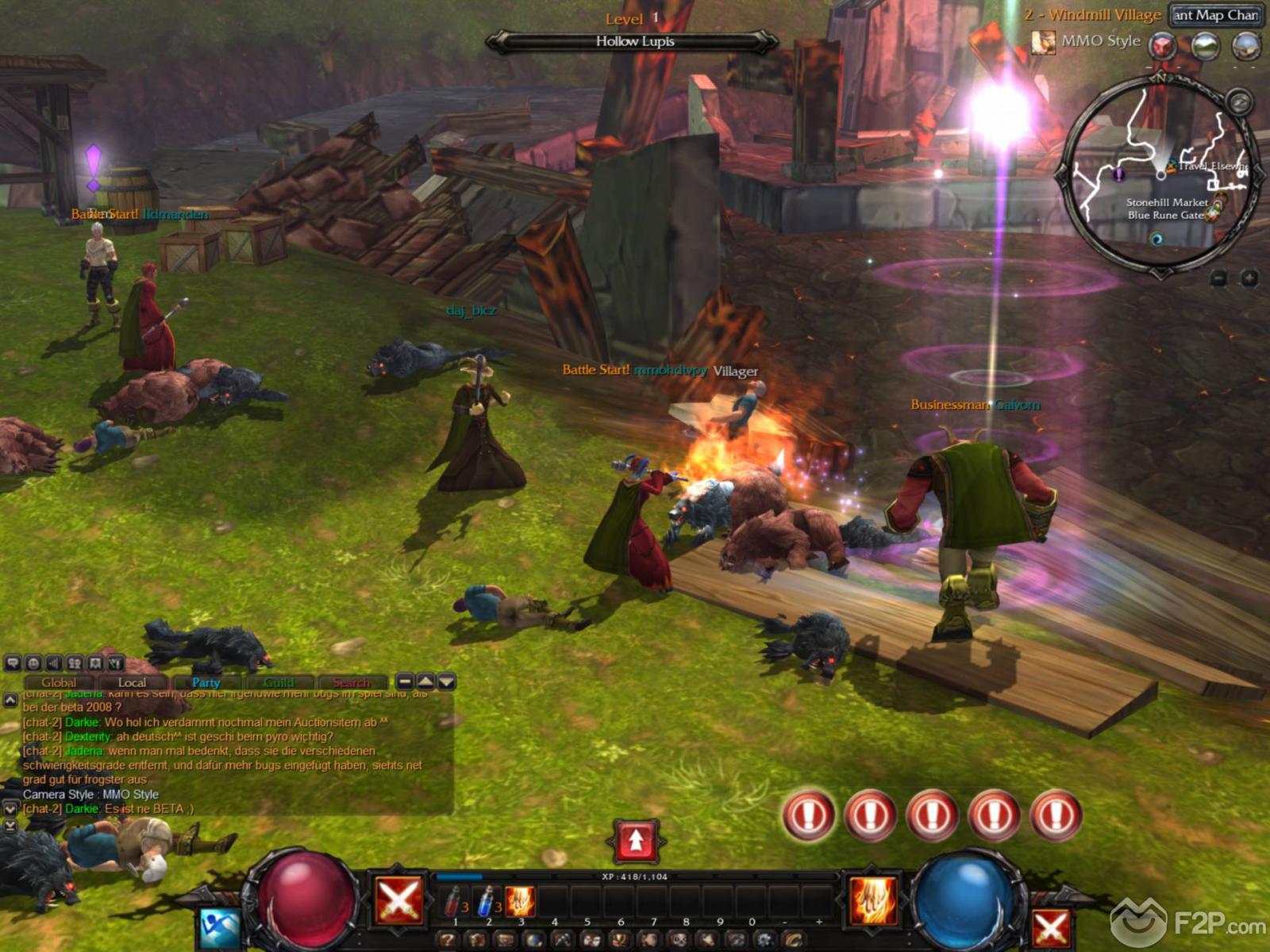Open the question mark help menu icon
Image resolution: width=1270 pixels, height=952 pixels.
click(x=448, y=940)
